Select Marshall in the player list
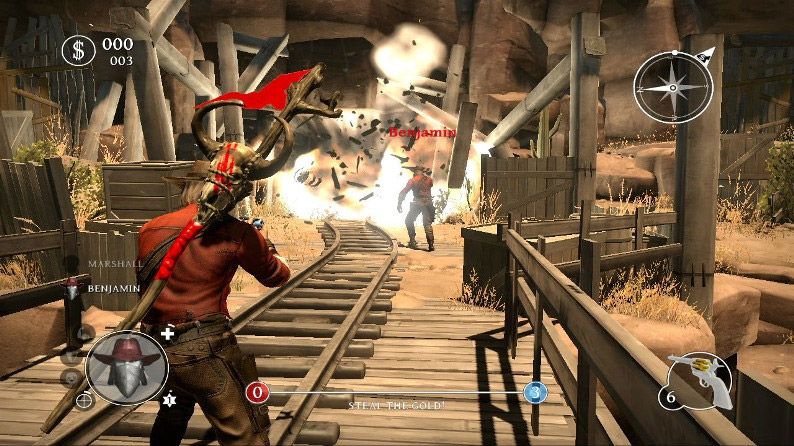Screen dimensions: 794x446 111,264
